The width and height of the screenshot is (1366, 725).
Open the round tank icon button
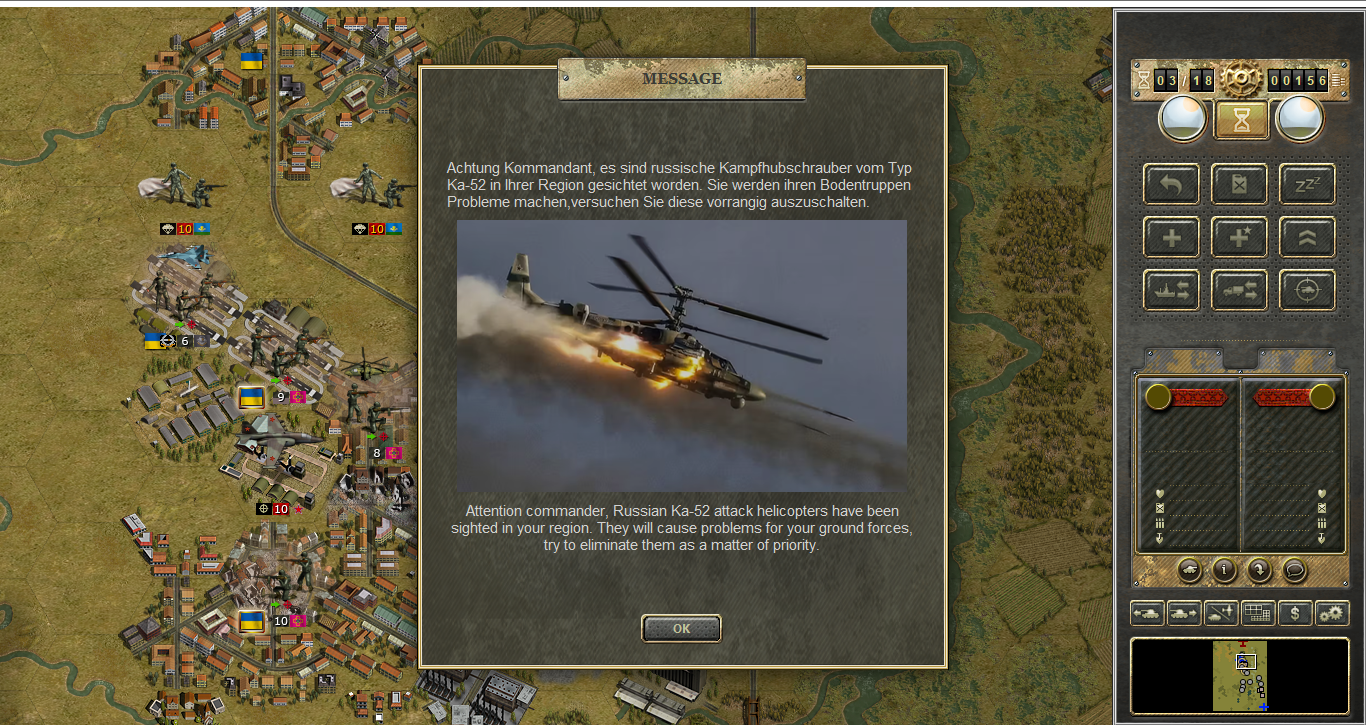tap(1190, 570)
